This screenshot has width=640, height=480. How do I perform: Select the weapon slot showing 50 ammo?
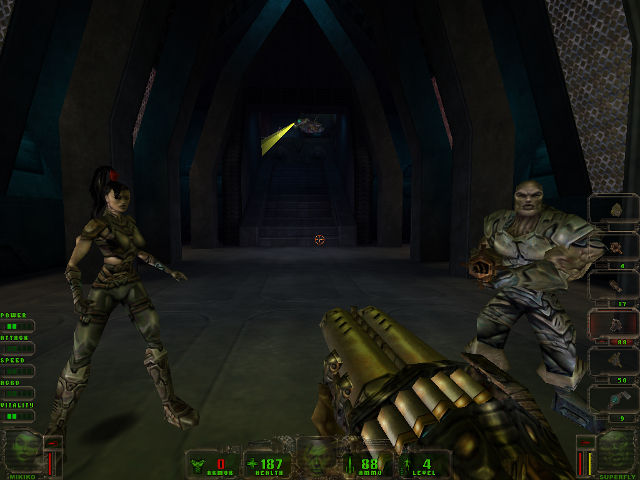pyautogui.click(x=612, y=362)
